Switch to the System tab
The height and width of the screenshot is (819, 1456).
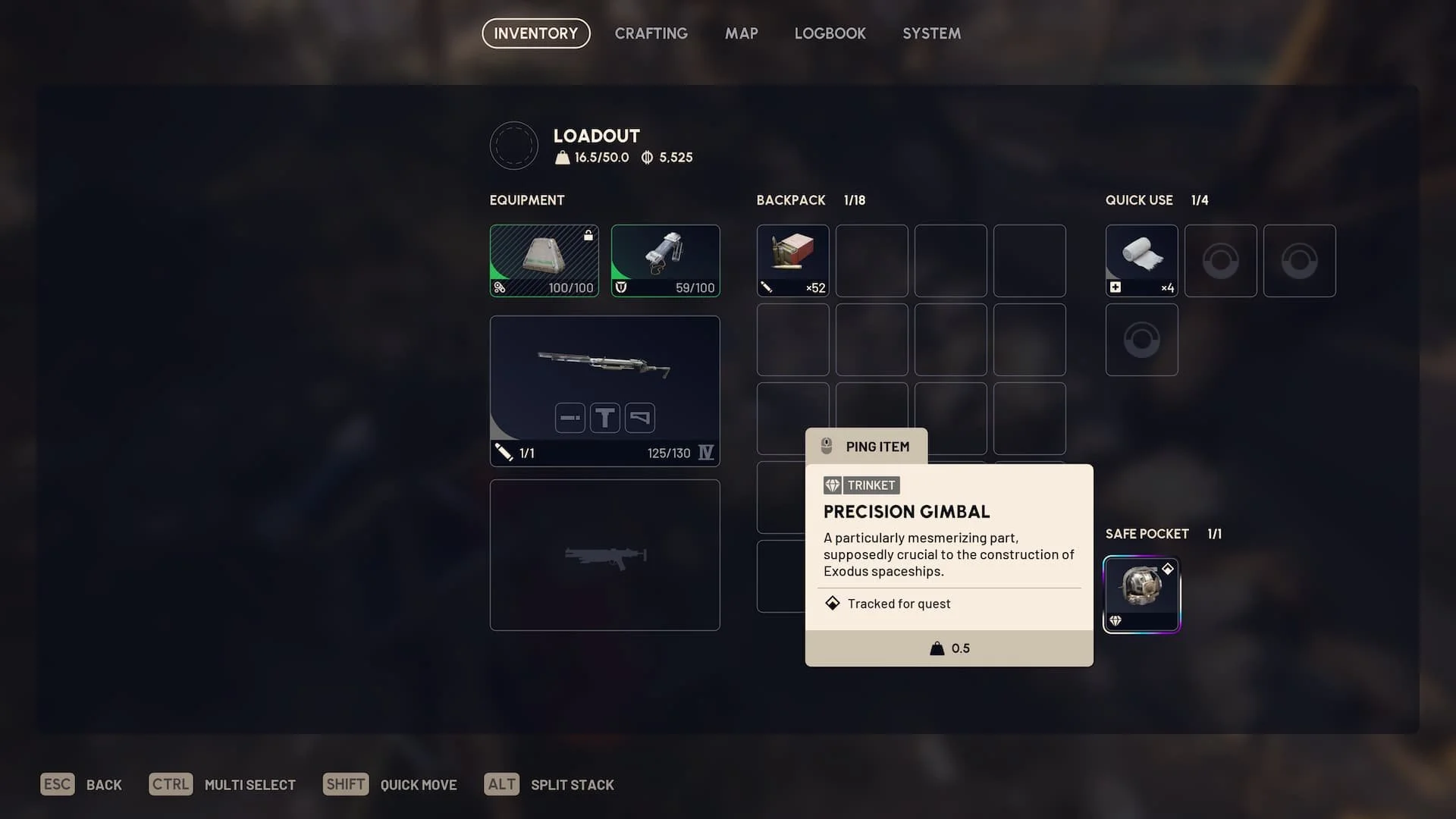[x=931, y=33]
